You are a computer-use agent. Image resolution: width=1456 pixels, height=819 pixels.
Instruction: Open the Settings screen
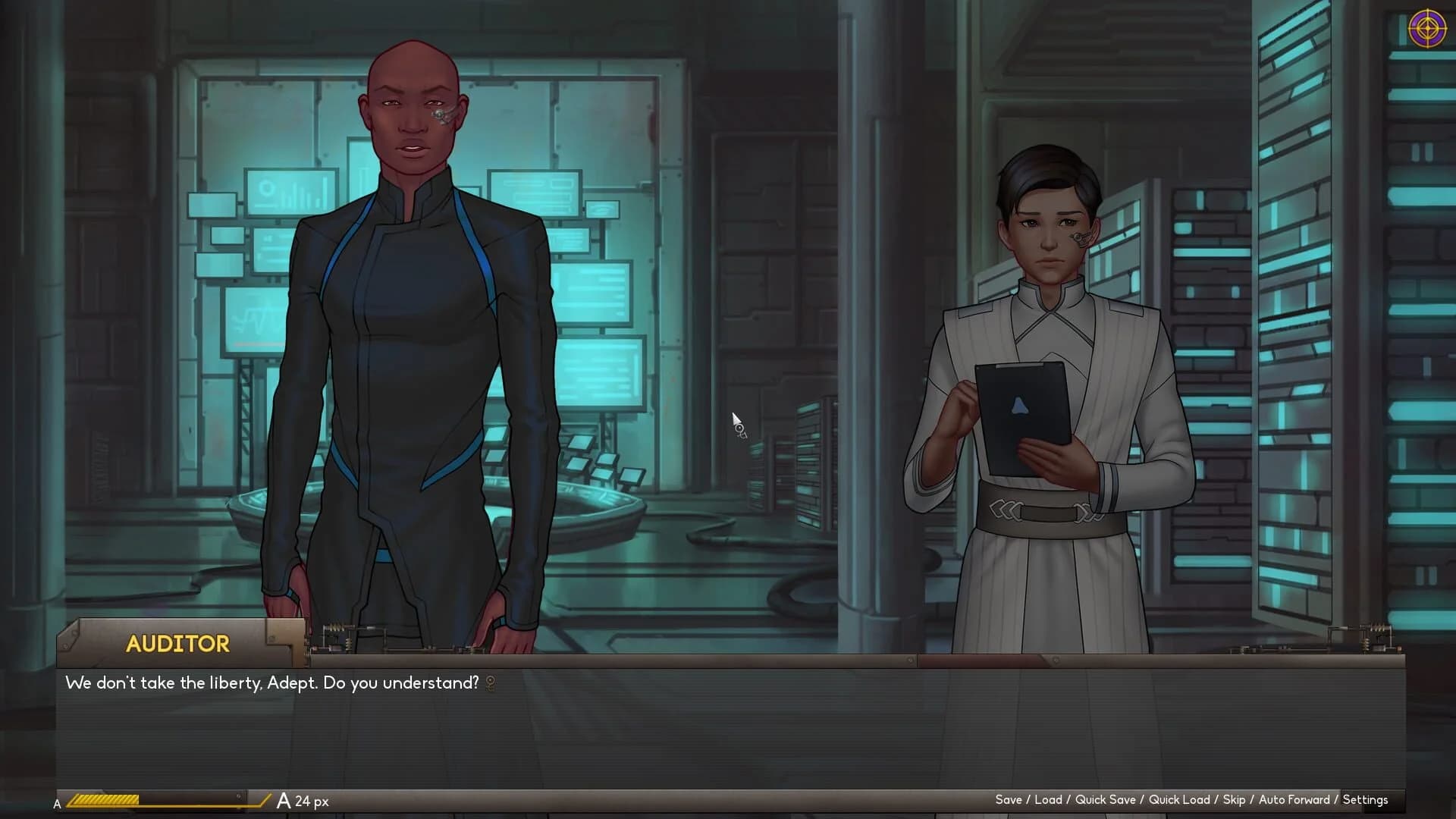click(x=1366, y=800)
